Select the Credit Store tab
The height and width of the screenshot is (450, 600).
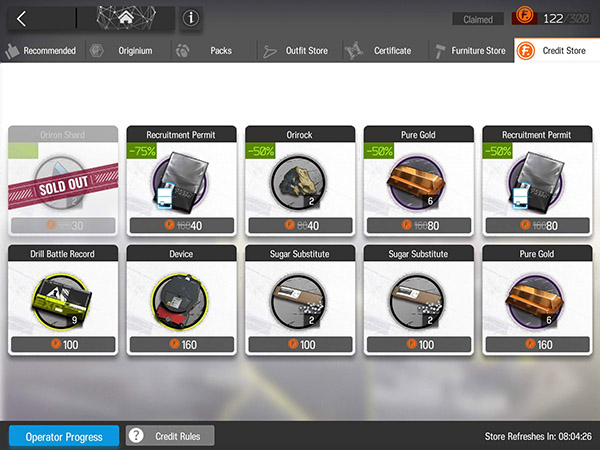tap(557, 50)
